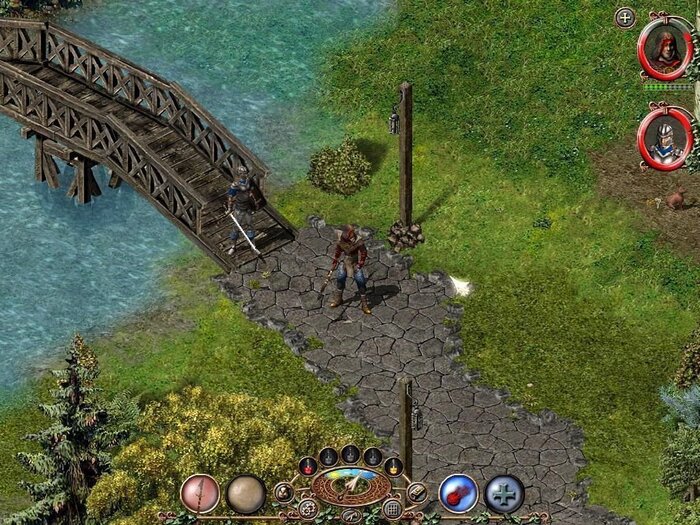Viewport: 700px width, 525px height.
Task: Activate the red fireball combat art
Action: point(458,493)
